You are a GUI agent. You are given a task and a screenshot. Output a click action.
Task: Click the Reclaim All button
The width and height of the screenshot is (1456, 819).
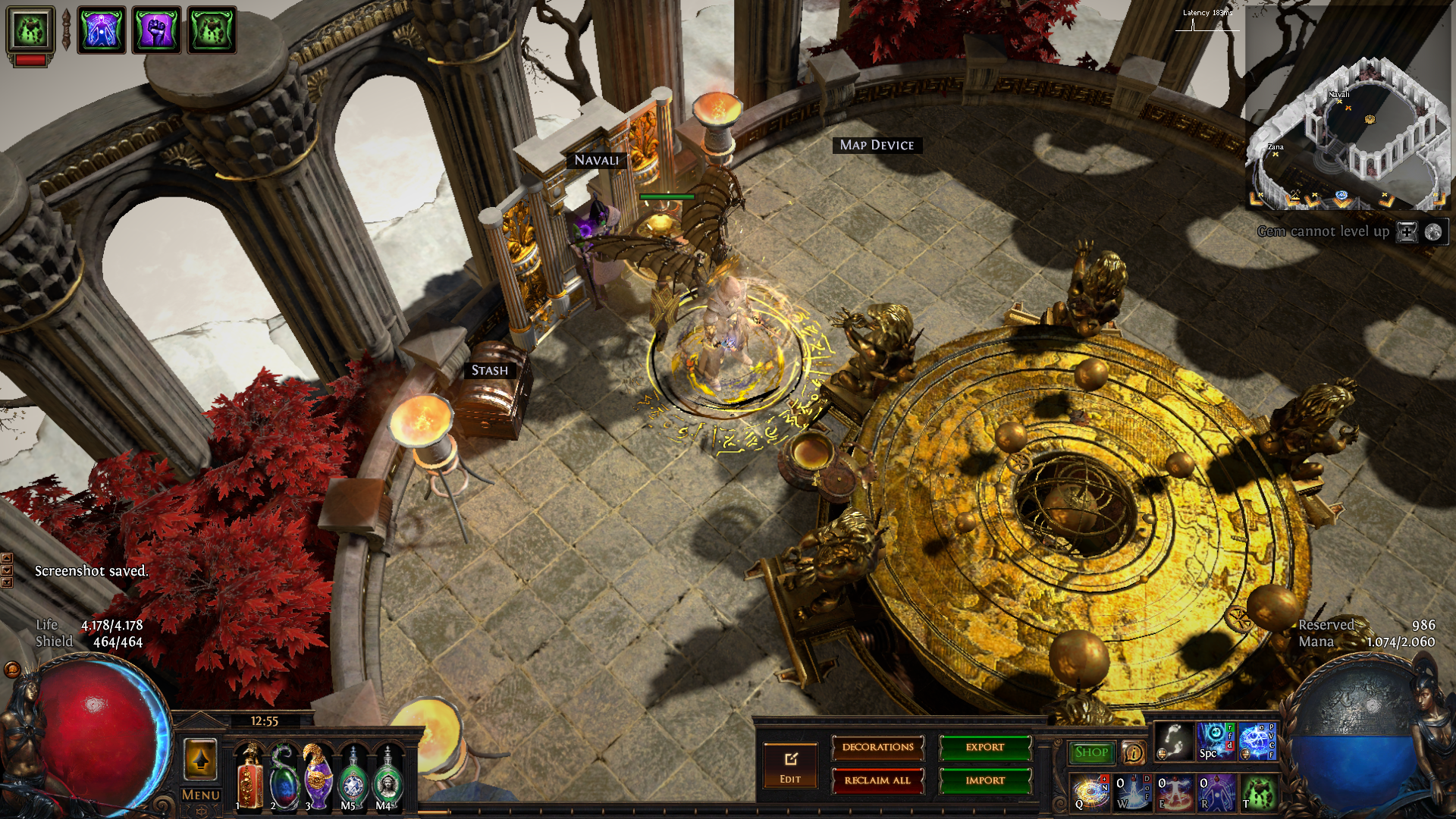877,780
